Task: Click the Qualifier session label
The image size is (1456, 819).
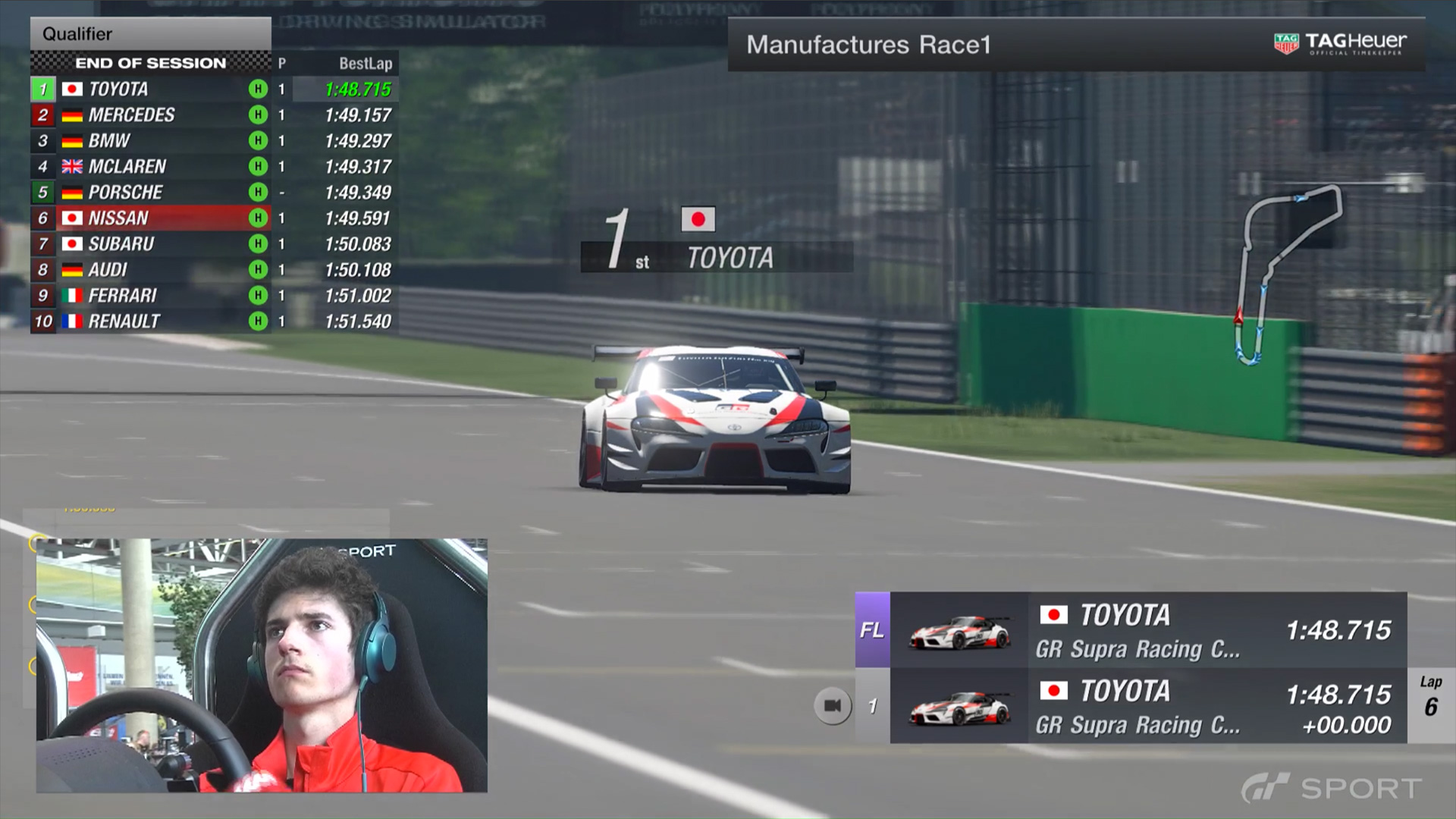Action: [x=77, y=34]
